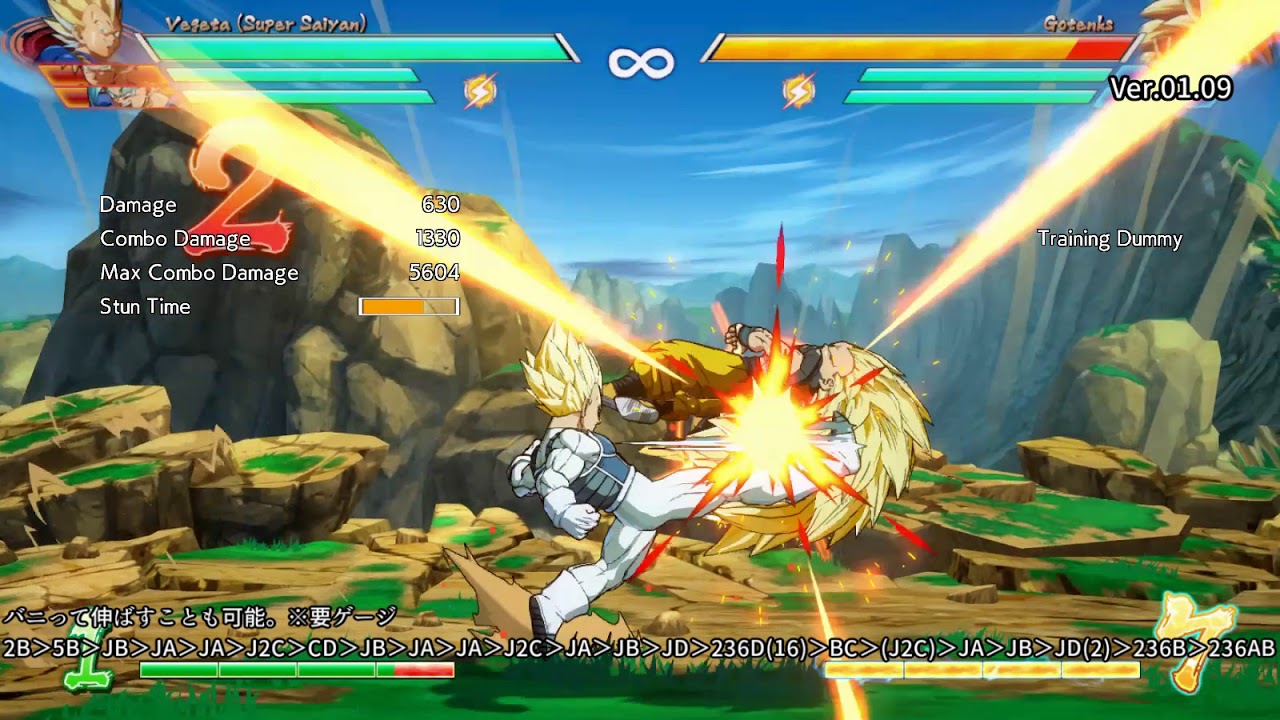Click the infinity timer symbol
Image resolution: width=1280 pixels, height=720 pixels.
640,60
